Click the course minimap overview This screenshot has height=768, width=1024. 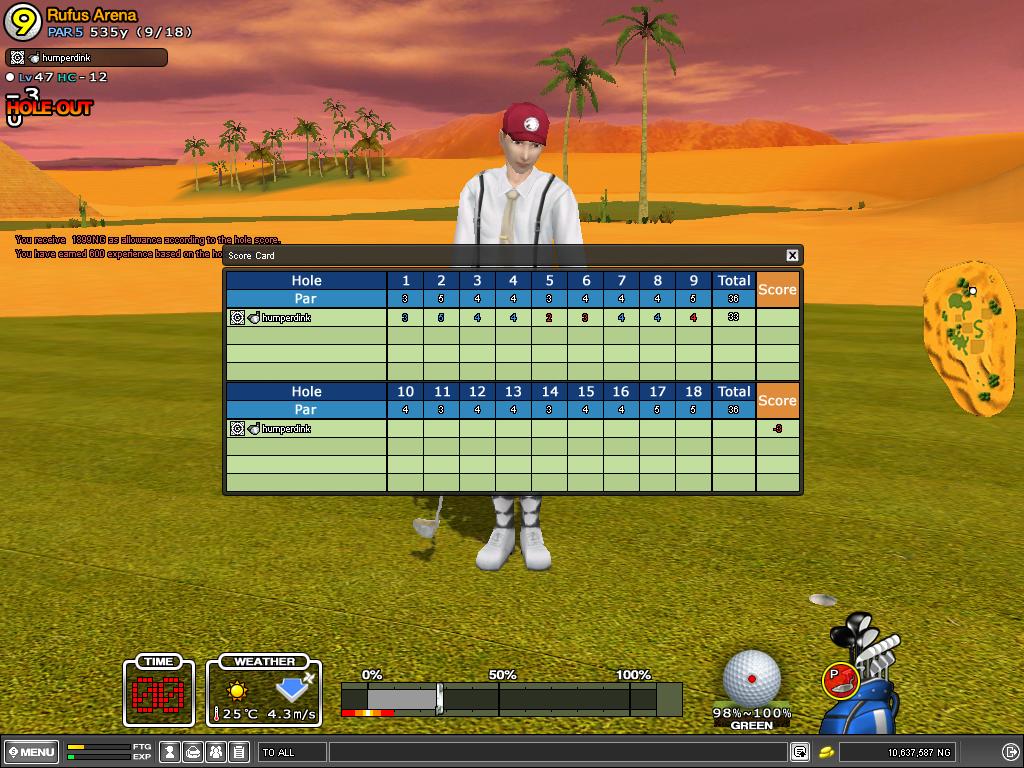pos(968,338)
